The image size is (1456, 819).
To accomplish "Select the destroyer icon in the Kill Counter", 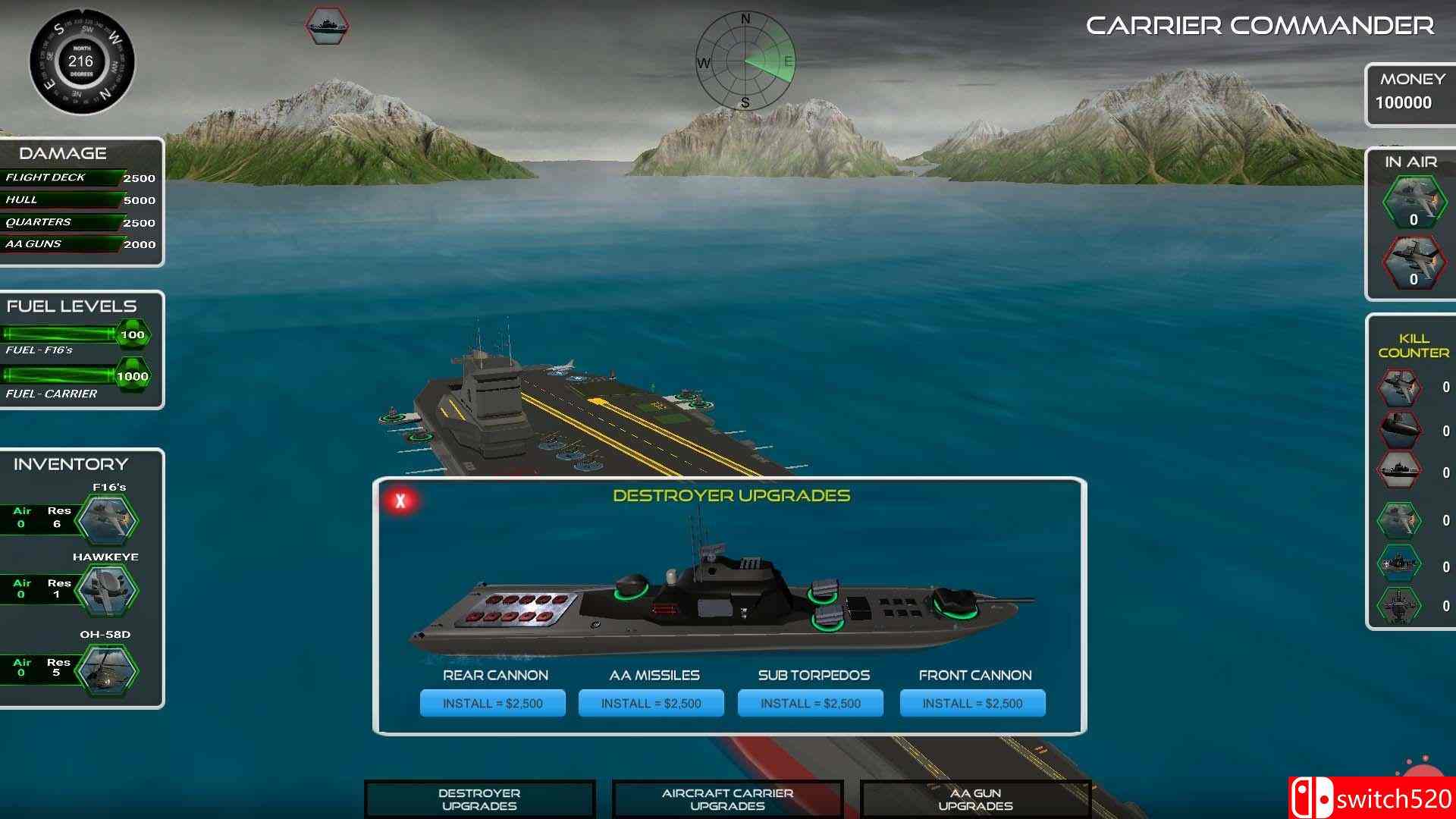I will click(x=1401, y=472).
